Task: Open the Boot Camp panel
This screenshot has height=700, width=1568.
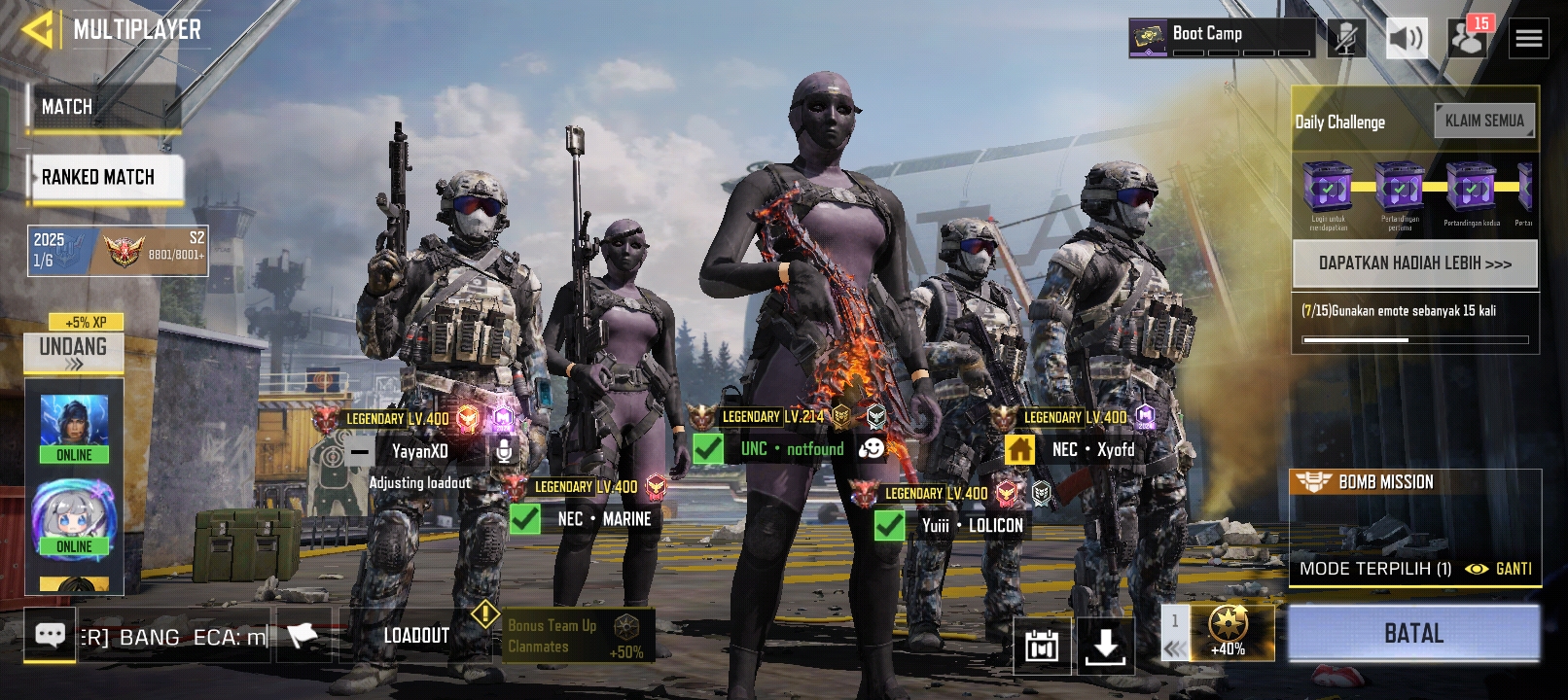Action: [x=1222, y=39]
